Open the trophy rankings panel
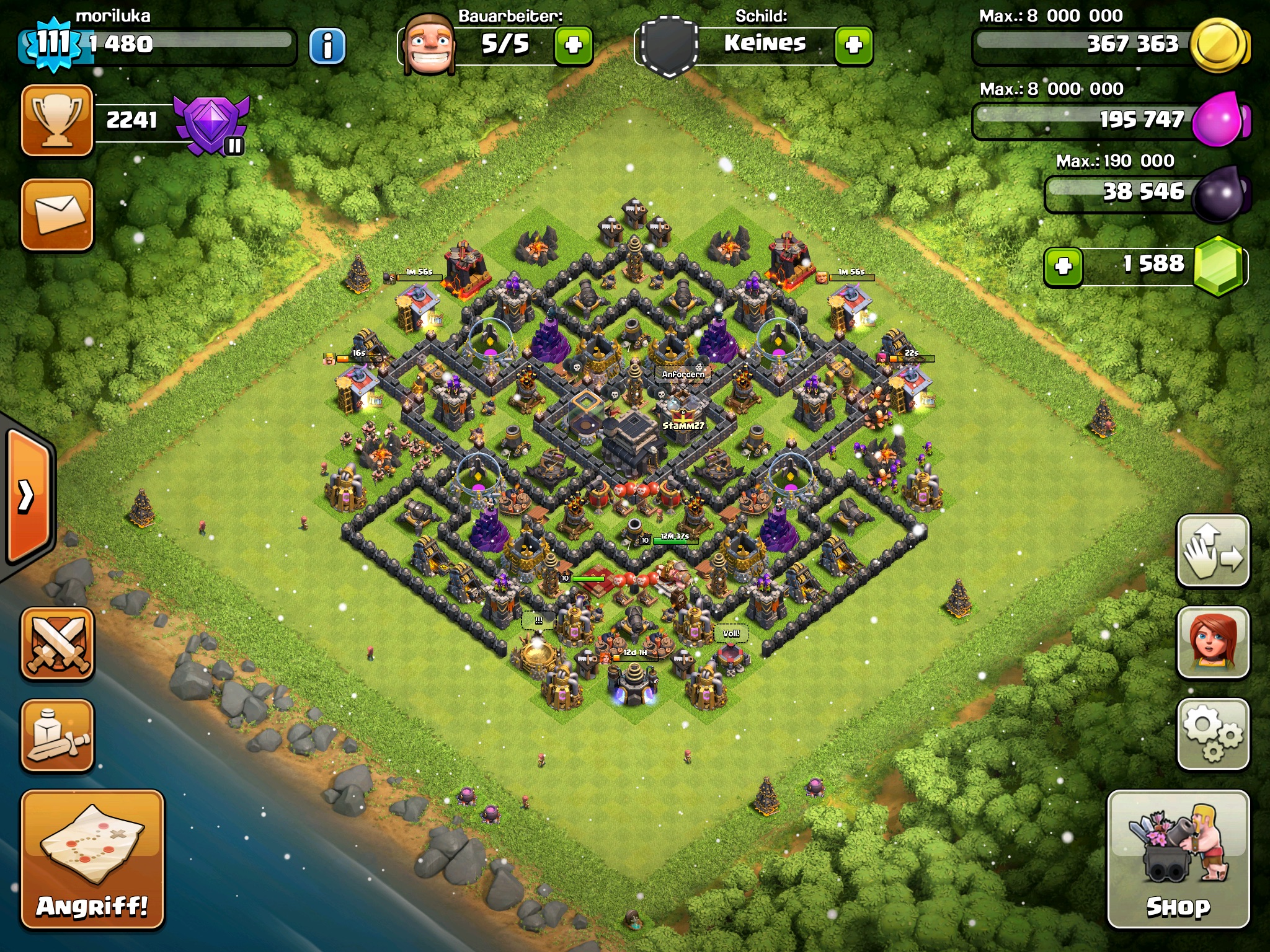 (x=57, y=120)
